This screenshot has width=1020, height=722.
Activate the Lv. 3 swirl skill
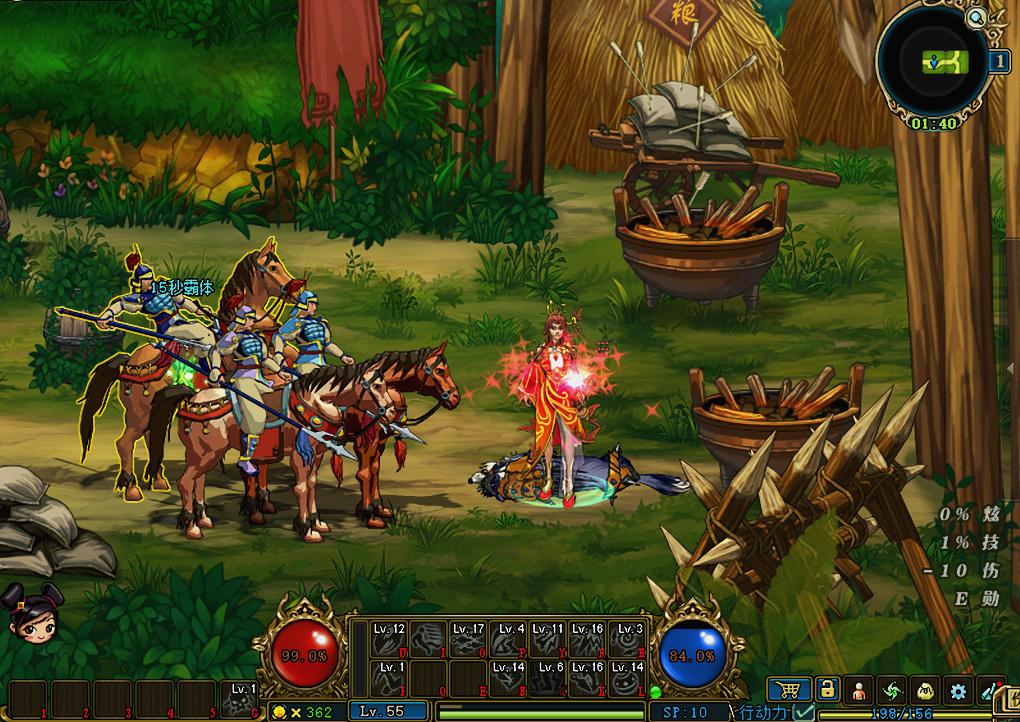click(628, 639)
